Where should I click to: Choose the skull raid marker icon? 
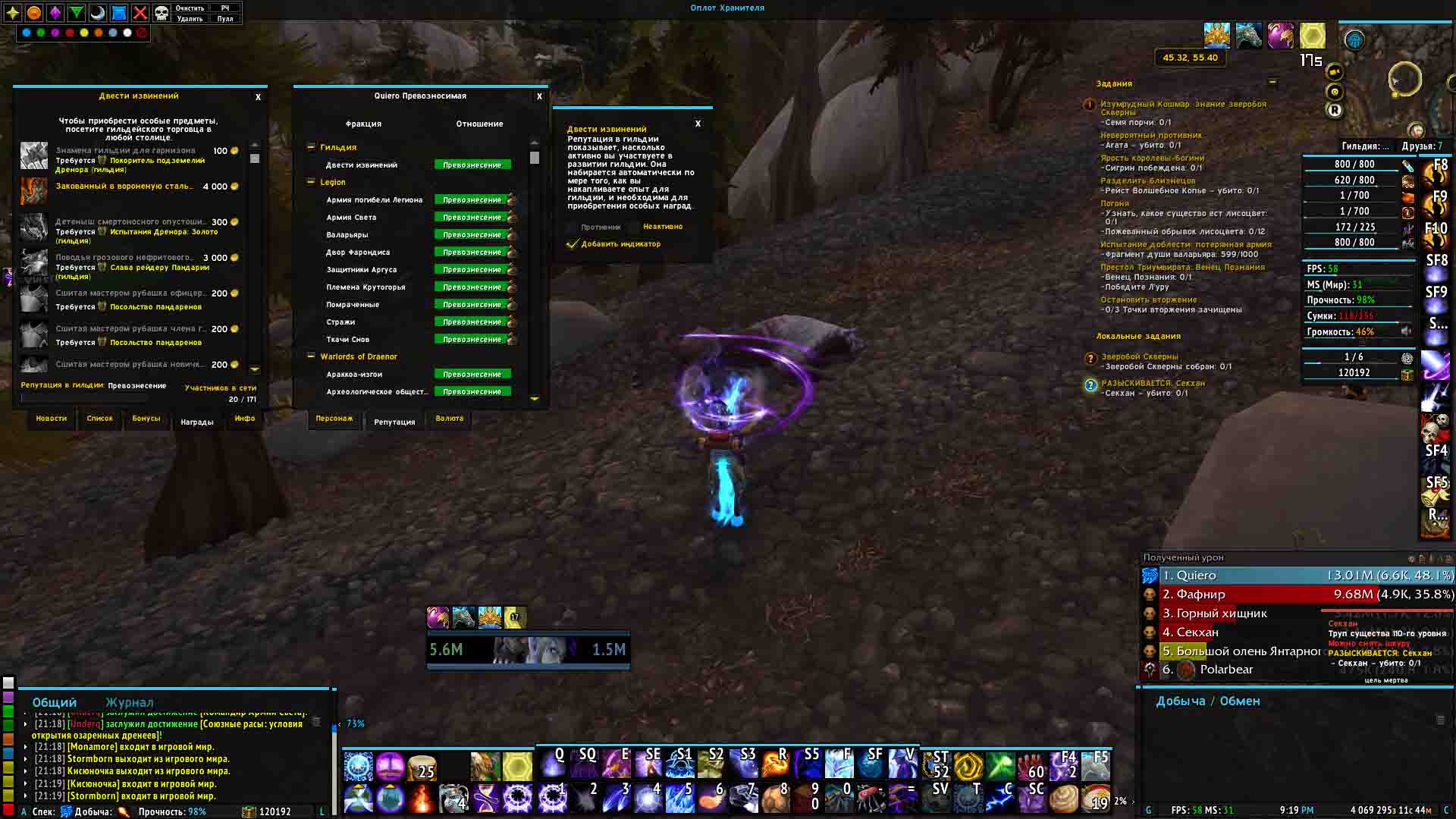click(162, 13)
